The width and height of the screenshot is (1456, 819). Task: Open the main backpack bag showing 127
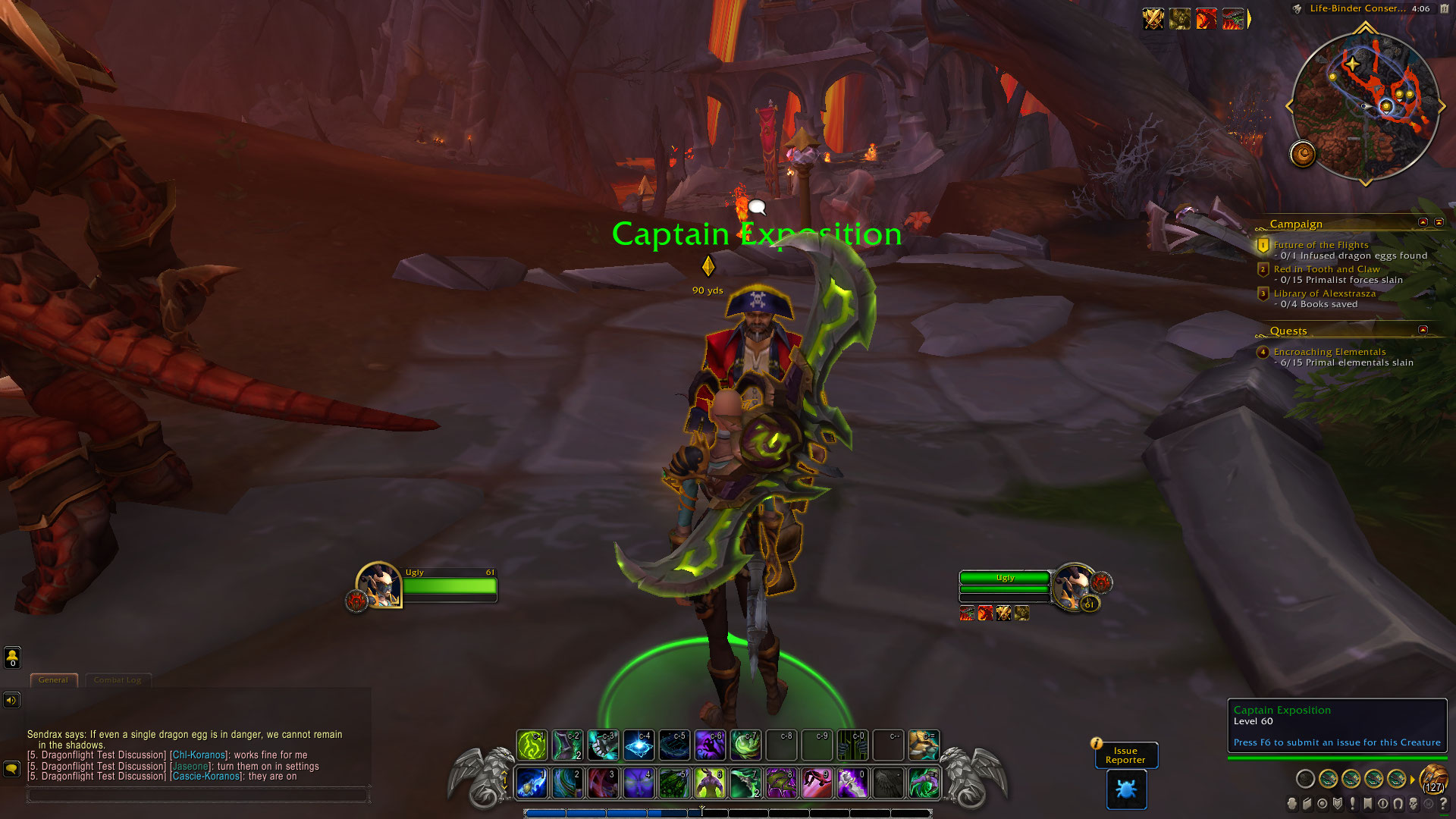click(x=1432, y=779)
